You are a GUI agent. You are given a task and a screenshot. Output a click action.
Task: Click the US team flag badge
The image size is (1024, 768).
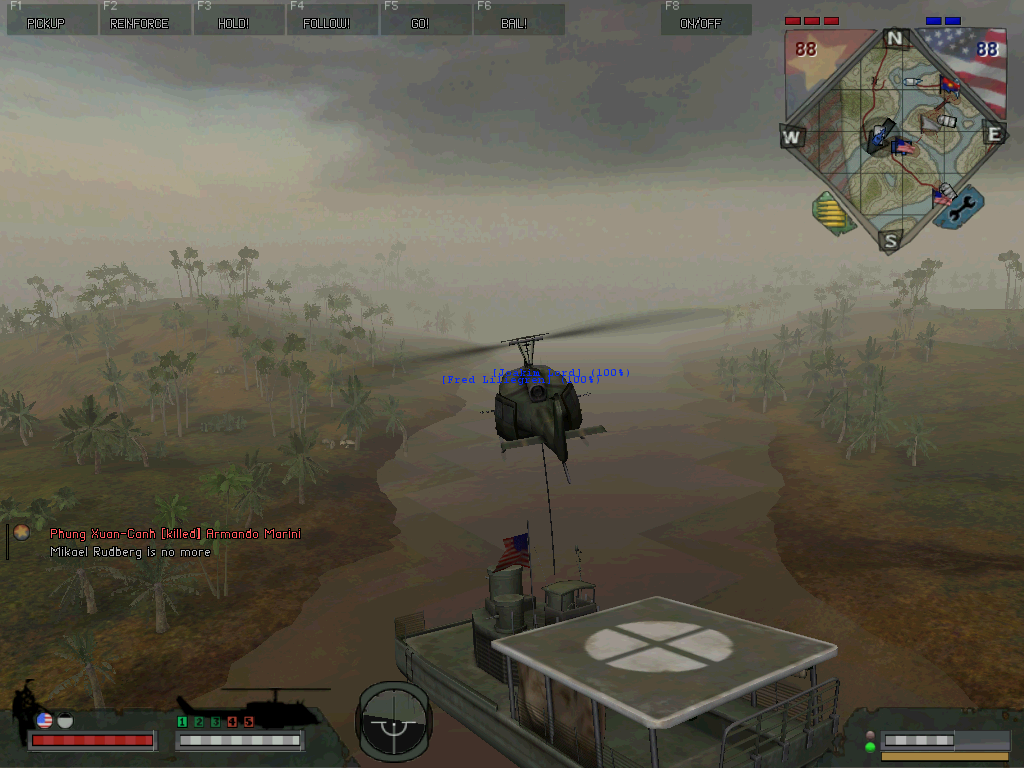coord(44,720)
